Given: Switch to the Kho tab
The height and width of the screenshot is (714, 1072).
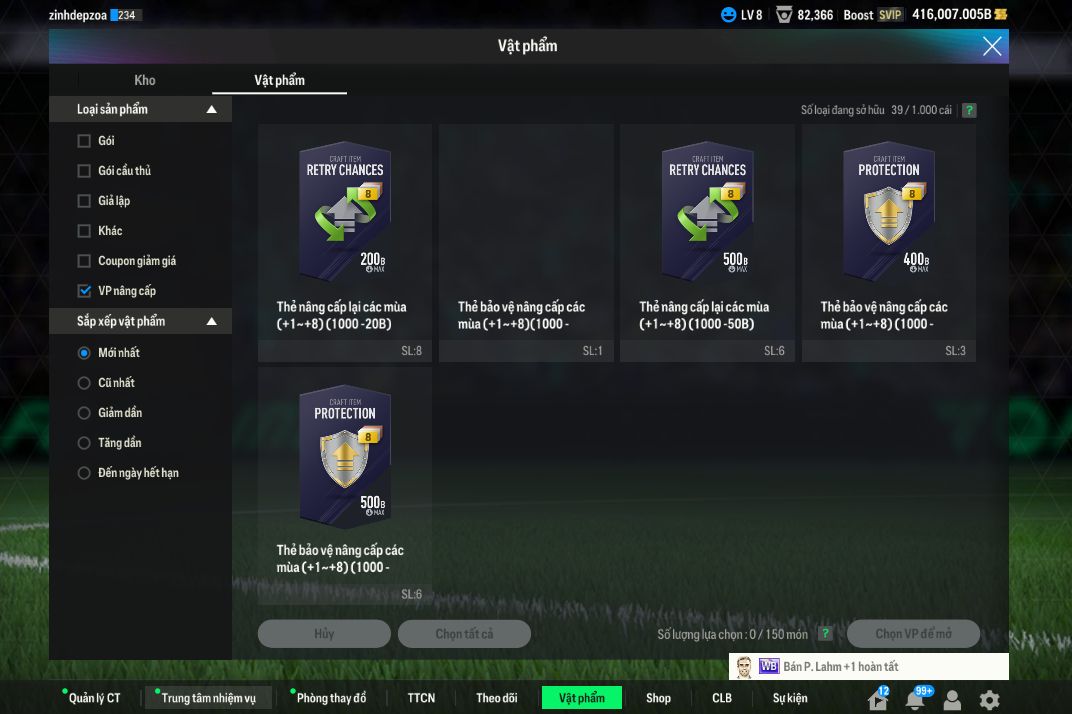Looking at the screenshot, I should 145,80.
